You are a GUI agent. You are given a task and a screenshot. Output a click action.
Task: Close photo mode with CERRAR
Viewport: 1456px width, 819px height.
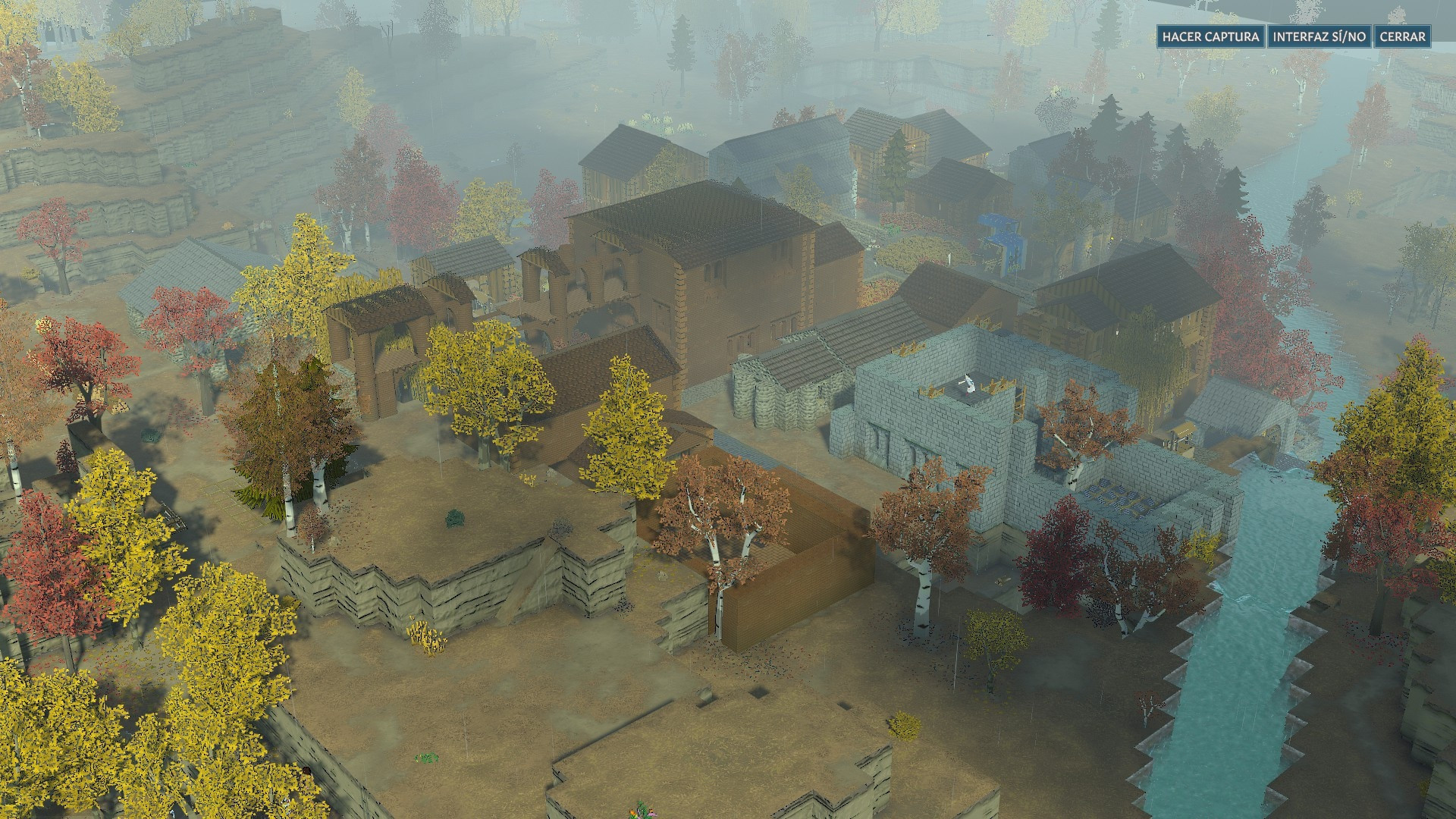coord(1402,36)
